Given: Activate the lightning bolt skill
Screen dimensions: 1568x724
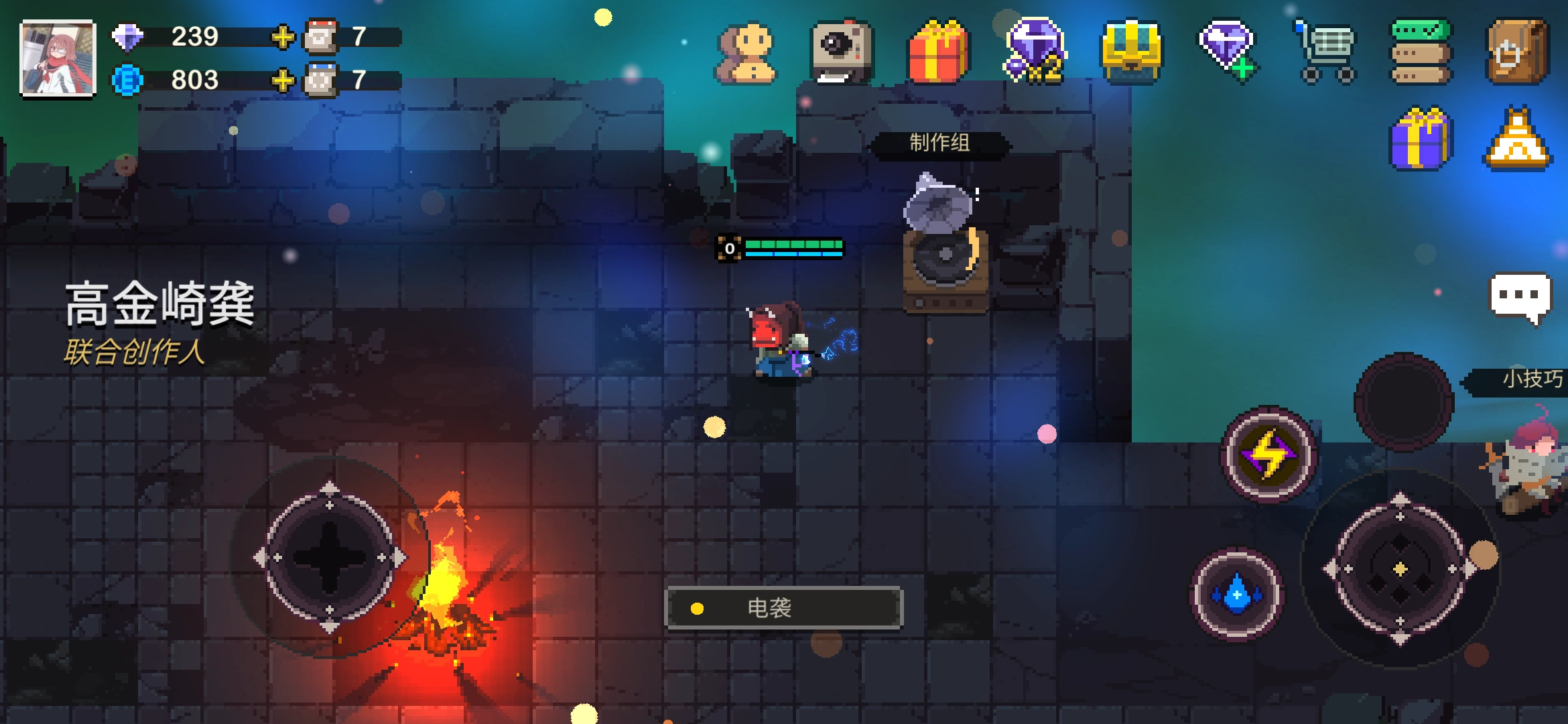Looking at the screenshot, I should pos(1268,455).
